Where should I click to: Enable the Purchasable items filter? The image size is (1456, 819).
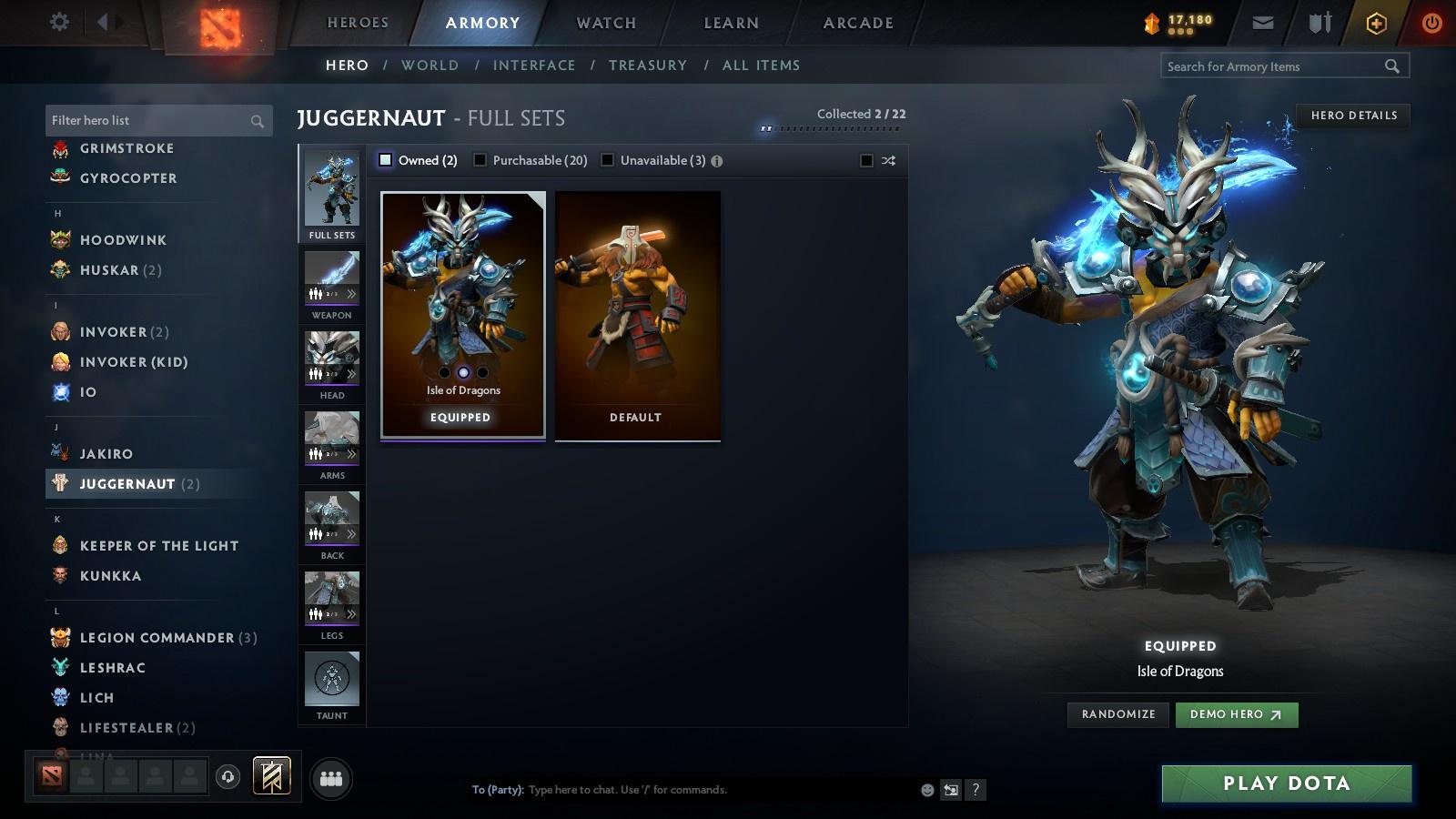point(480,159)
